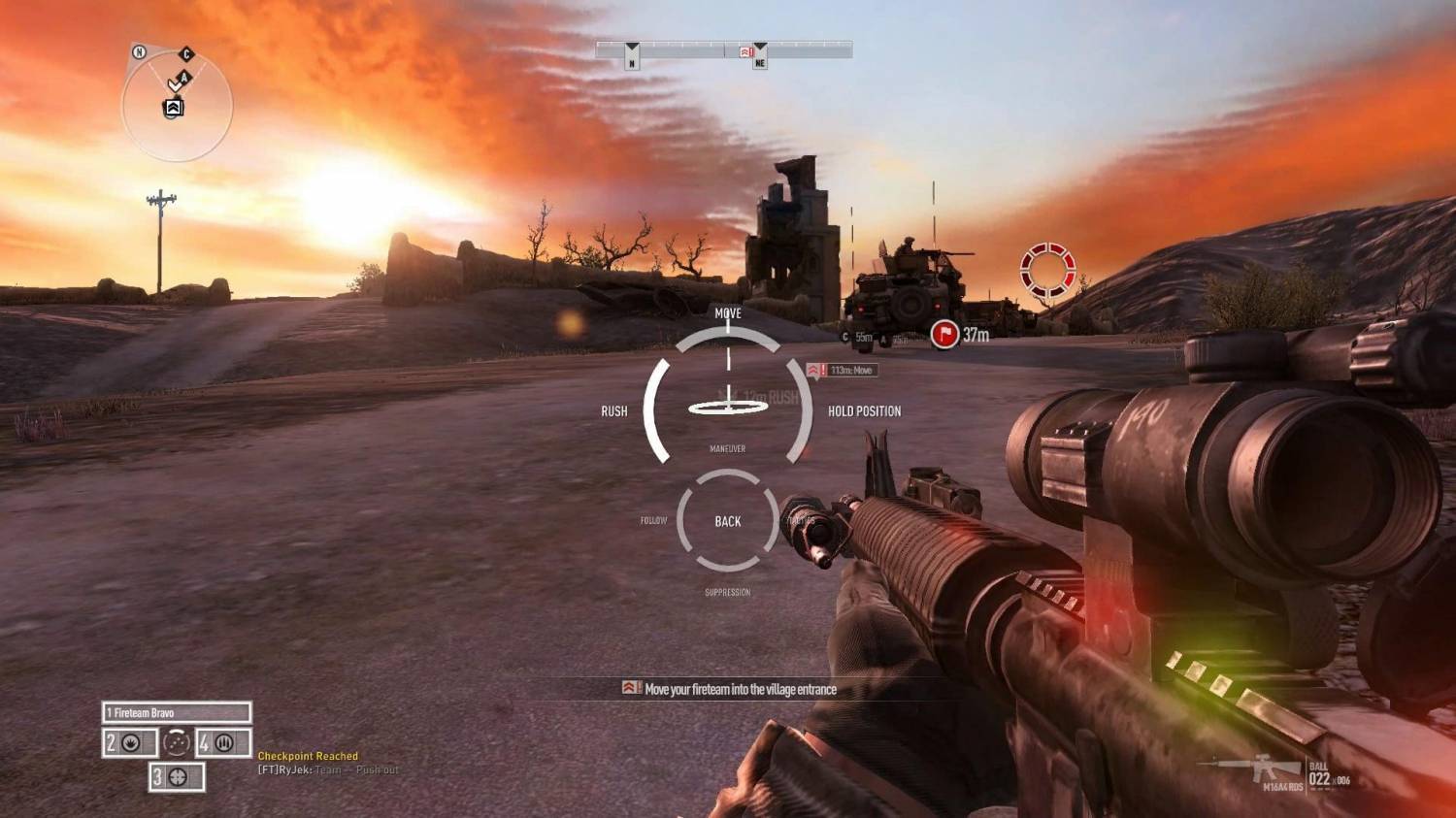This screenshot has width=1456, height=818.
Task: Select squad member slot 4
Action: (x=223, y=743)
